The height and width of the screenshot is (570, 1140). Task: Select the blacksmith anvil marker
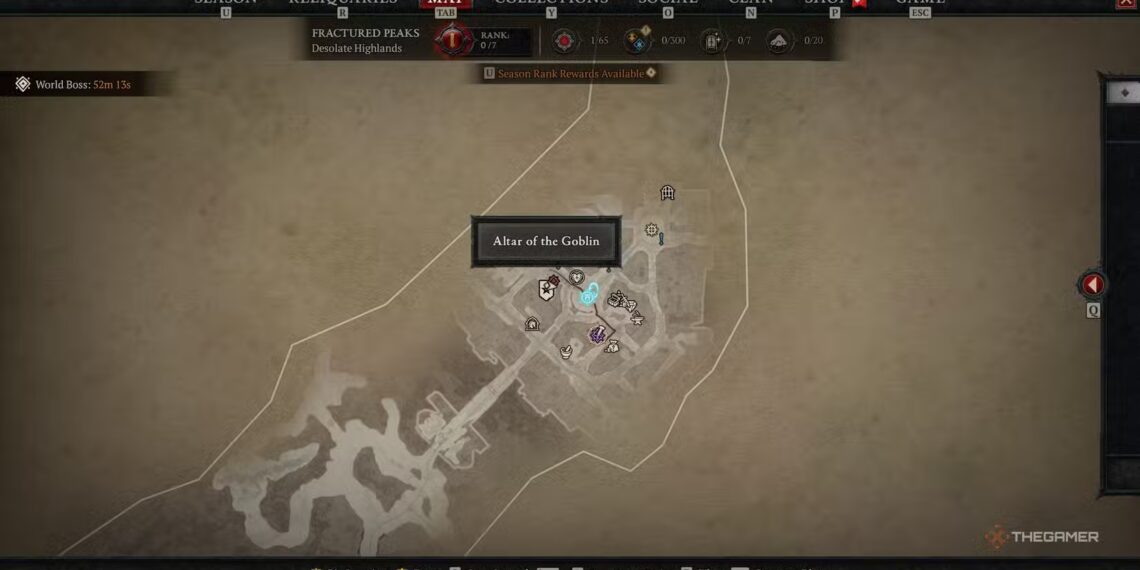click(x=636, y=318)
